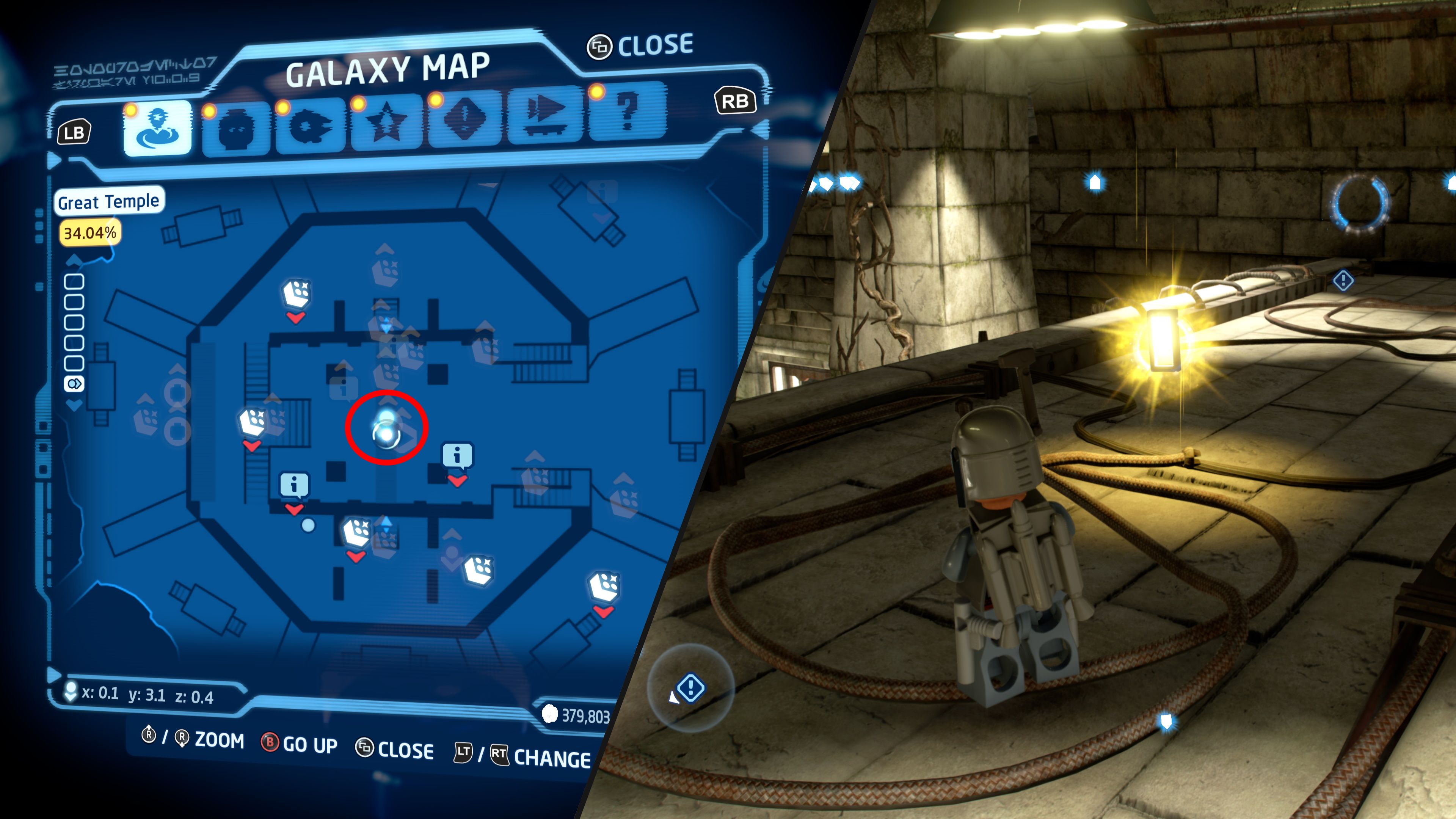Screen dimensions: 1456x819
Task: Select the topmost floor level checkbox
Action: click(x=74, y=281)
